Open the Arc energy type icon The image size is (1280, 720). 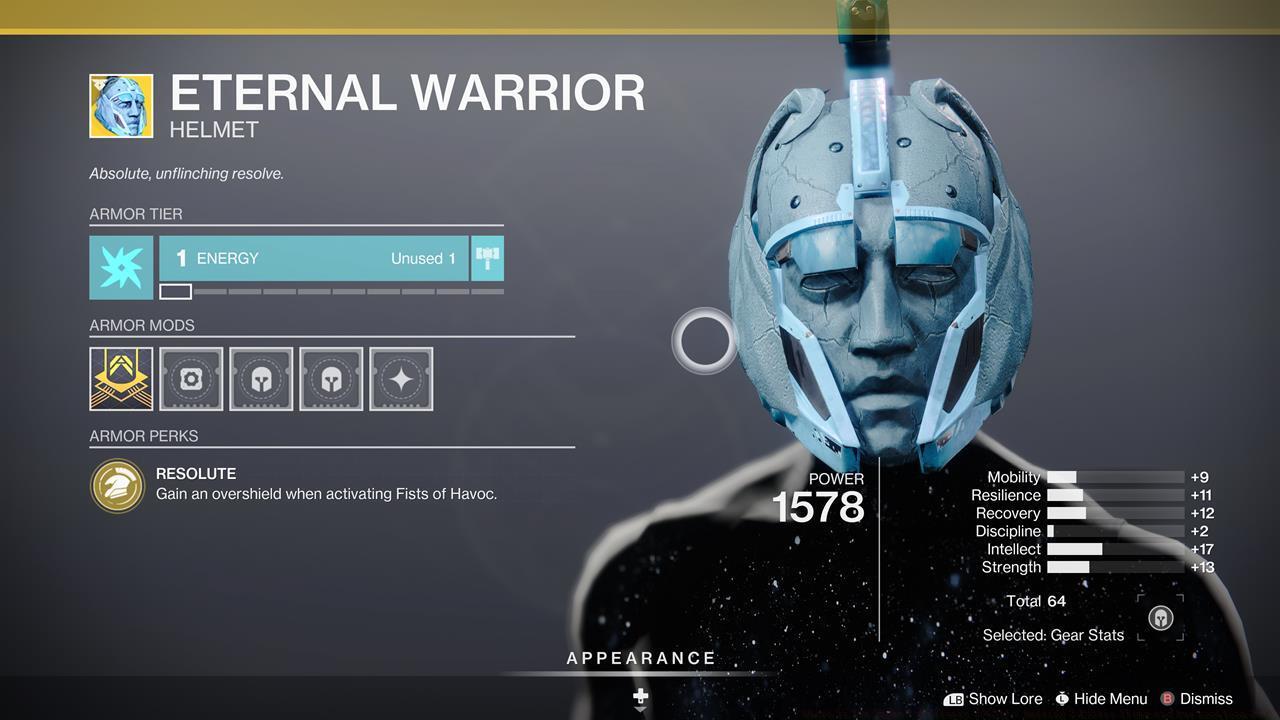(x=121, y=267)
